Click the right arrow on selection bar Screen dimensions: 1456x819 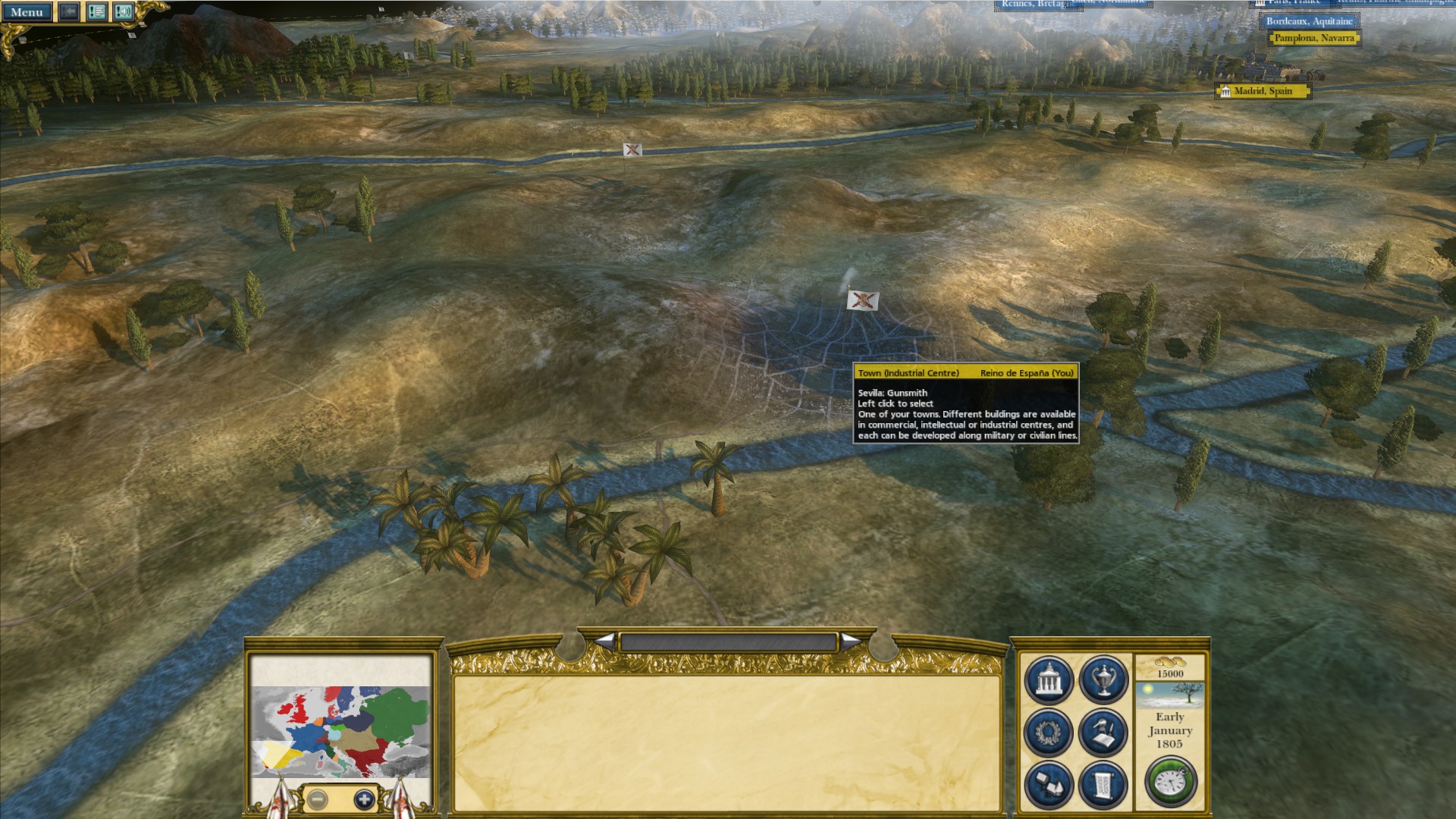pyautogui.click(x=851, y=642)
